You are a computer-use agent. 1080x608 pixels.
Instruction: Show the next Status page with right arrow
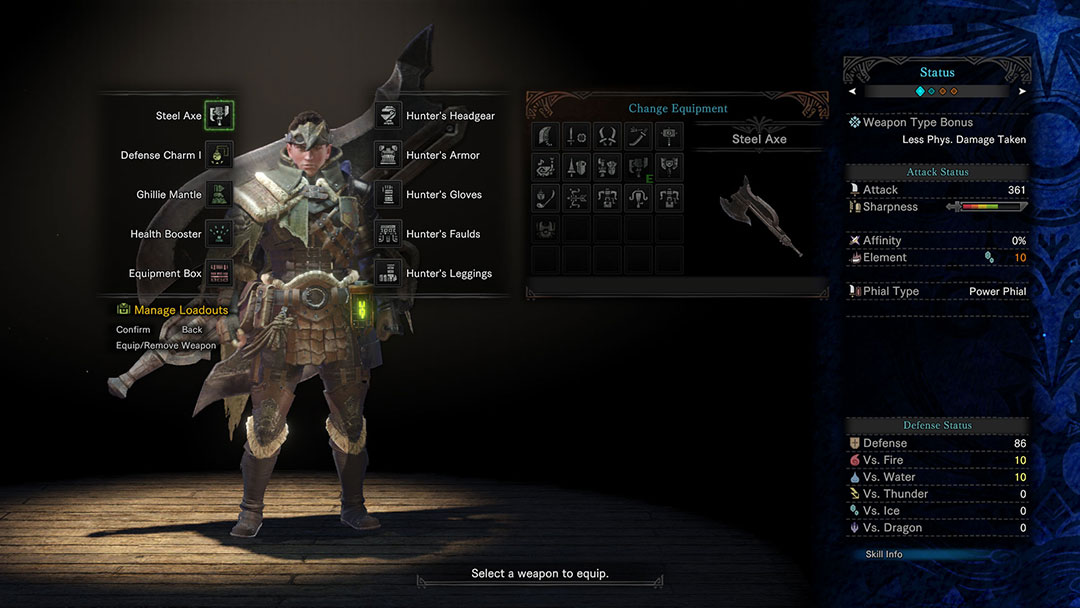coord(1022,91)
